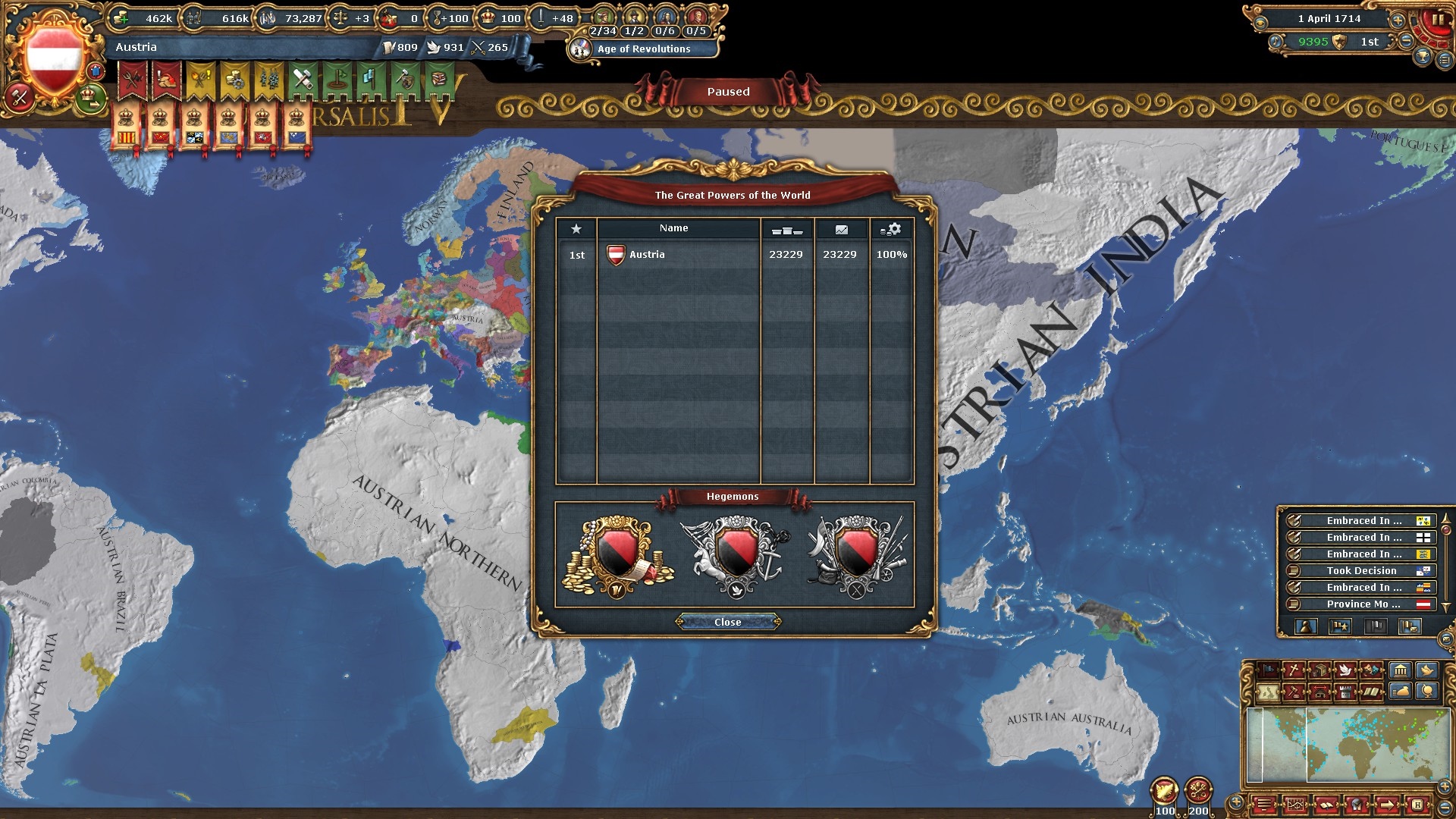Click the red rebels alert banner
The height and width of the screenshot is (819, 1456).
click(x=133, y=80)
